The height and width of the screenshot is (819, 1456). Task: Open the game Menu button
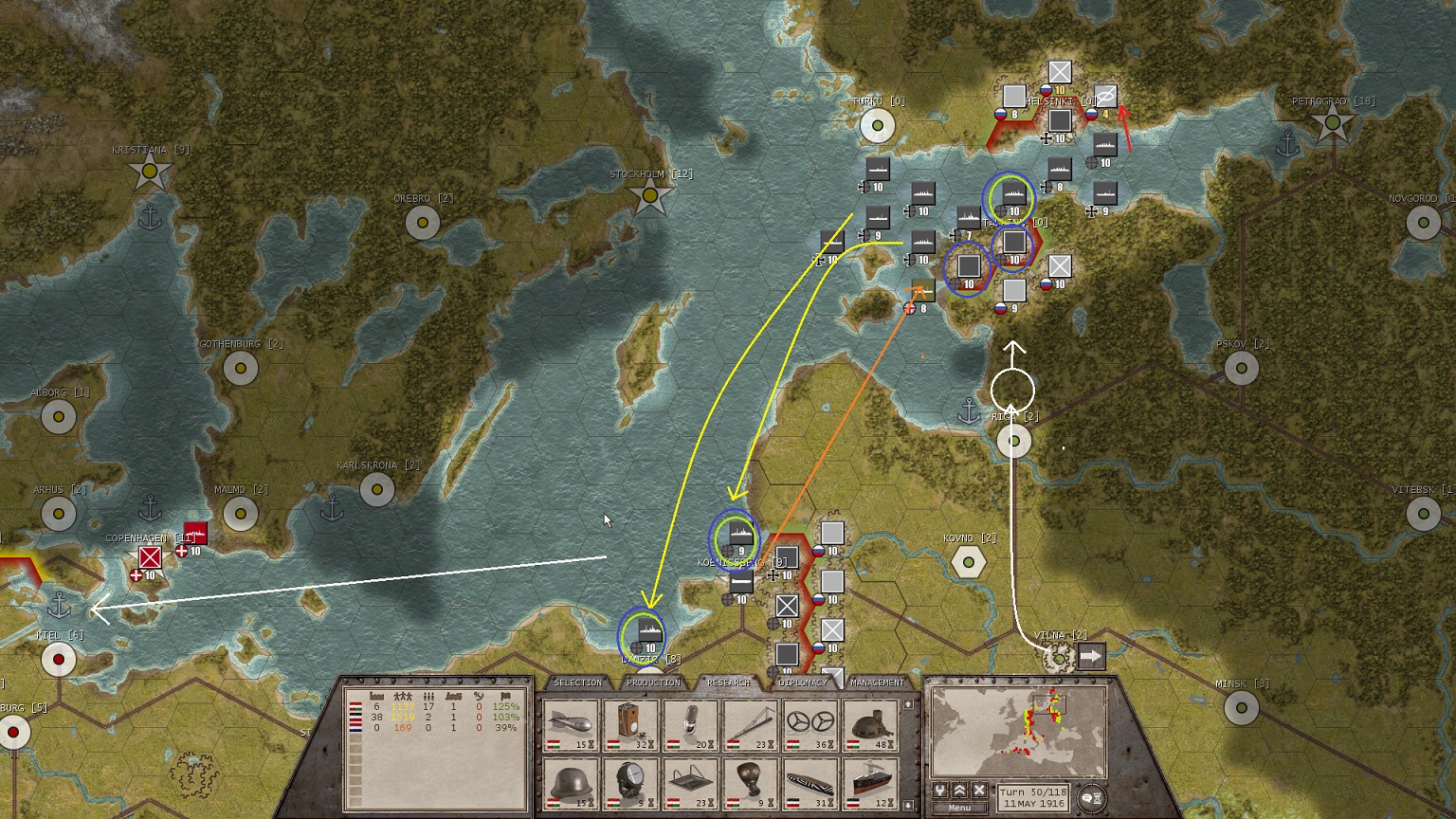click(x=959, y=808)
